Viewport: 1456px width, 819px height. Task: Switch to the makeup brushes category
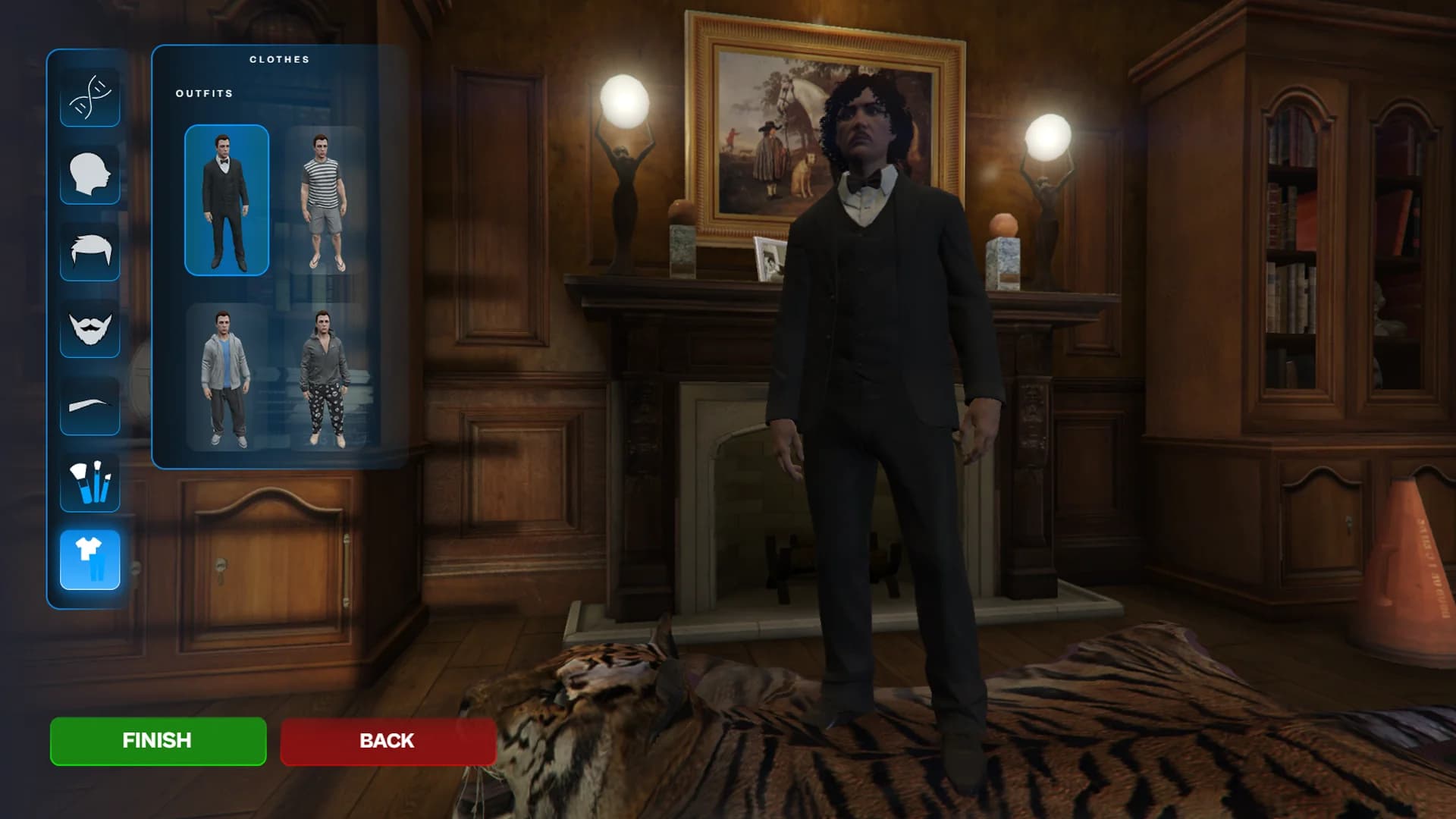click(x=90, y=483)
